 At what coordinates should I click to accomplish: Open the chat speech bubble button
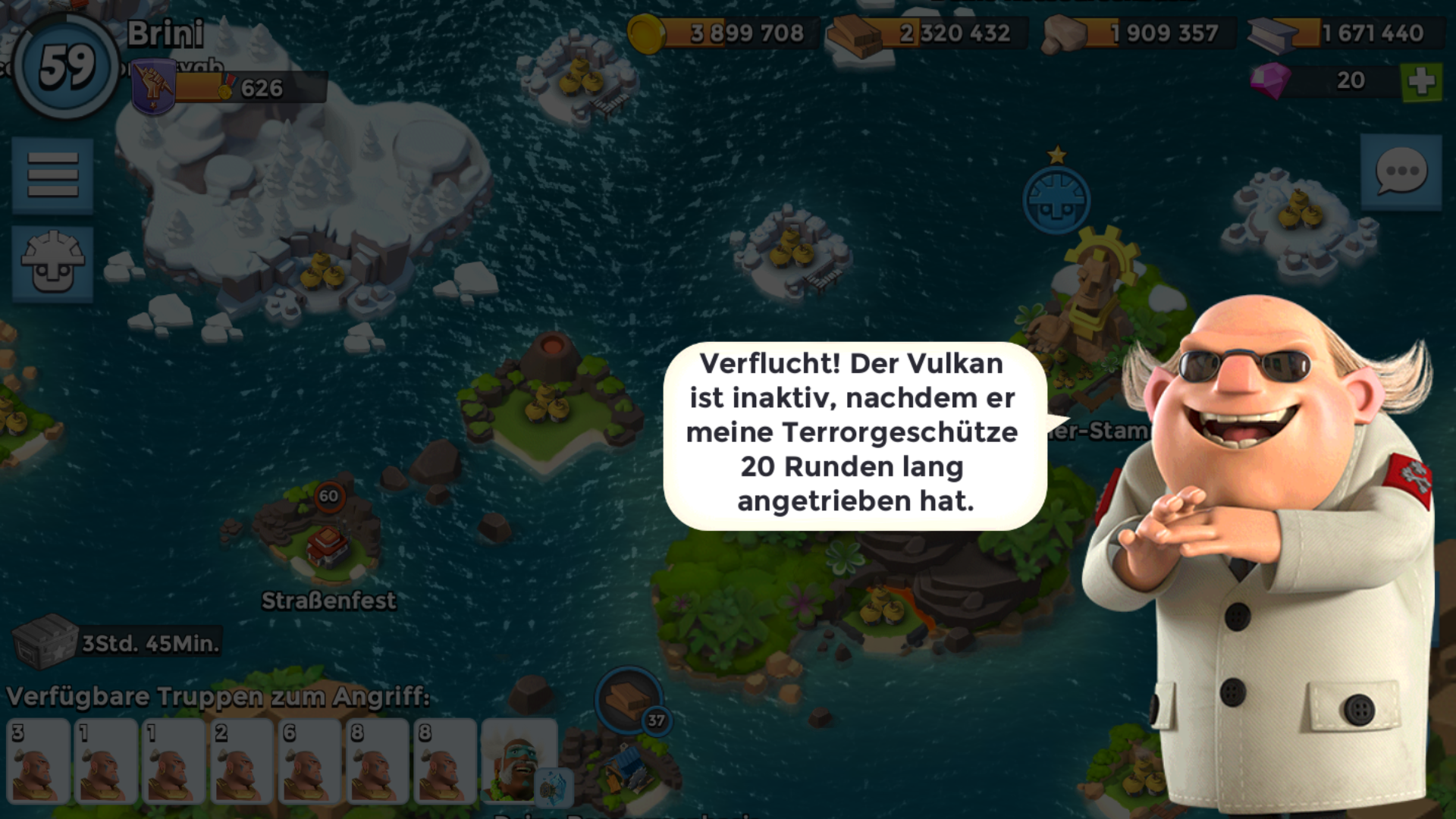point(1401,172)
